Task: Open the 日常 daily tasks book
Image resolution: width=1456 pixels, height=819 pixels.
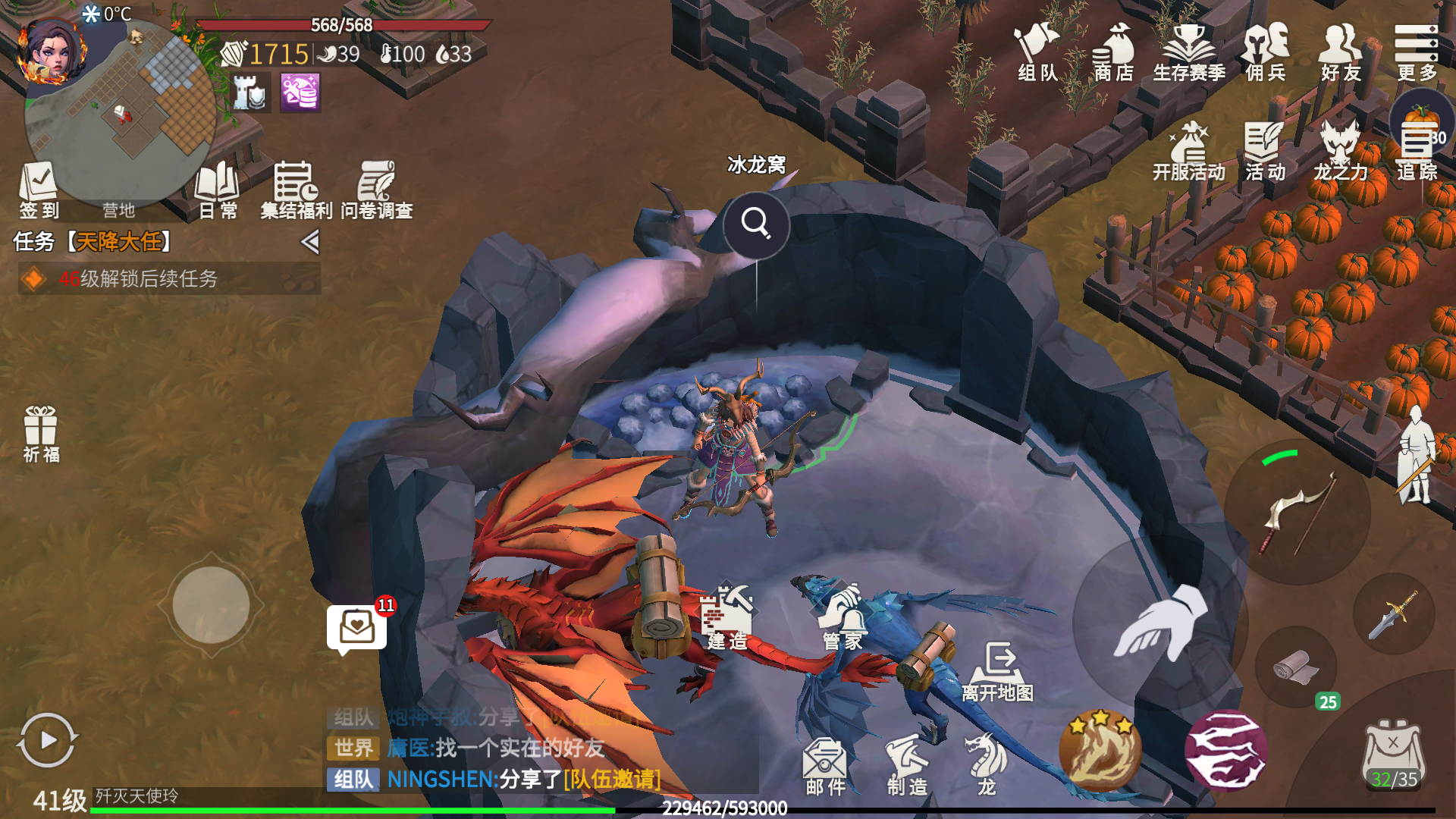Action: (x=218, y=190)
